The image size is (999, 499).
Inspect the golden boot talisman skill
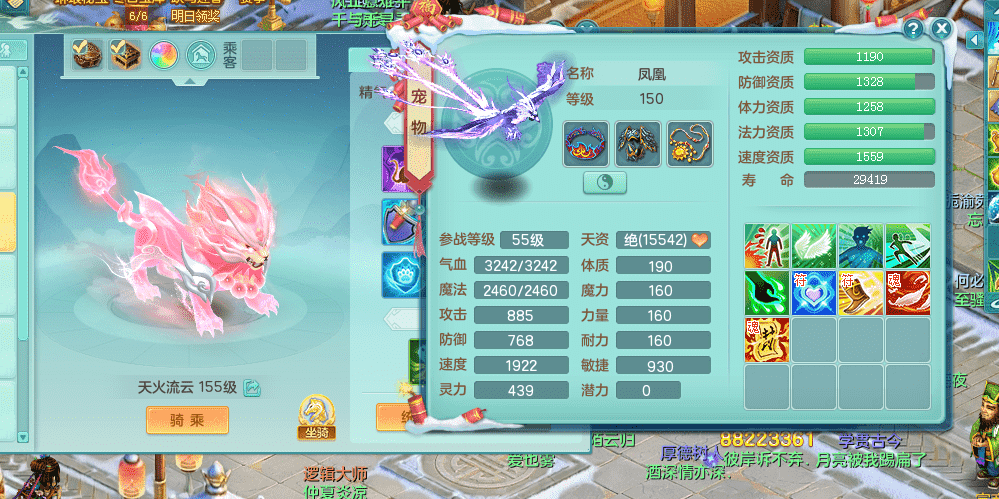pos(860,293)
